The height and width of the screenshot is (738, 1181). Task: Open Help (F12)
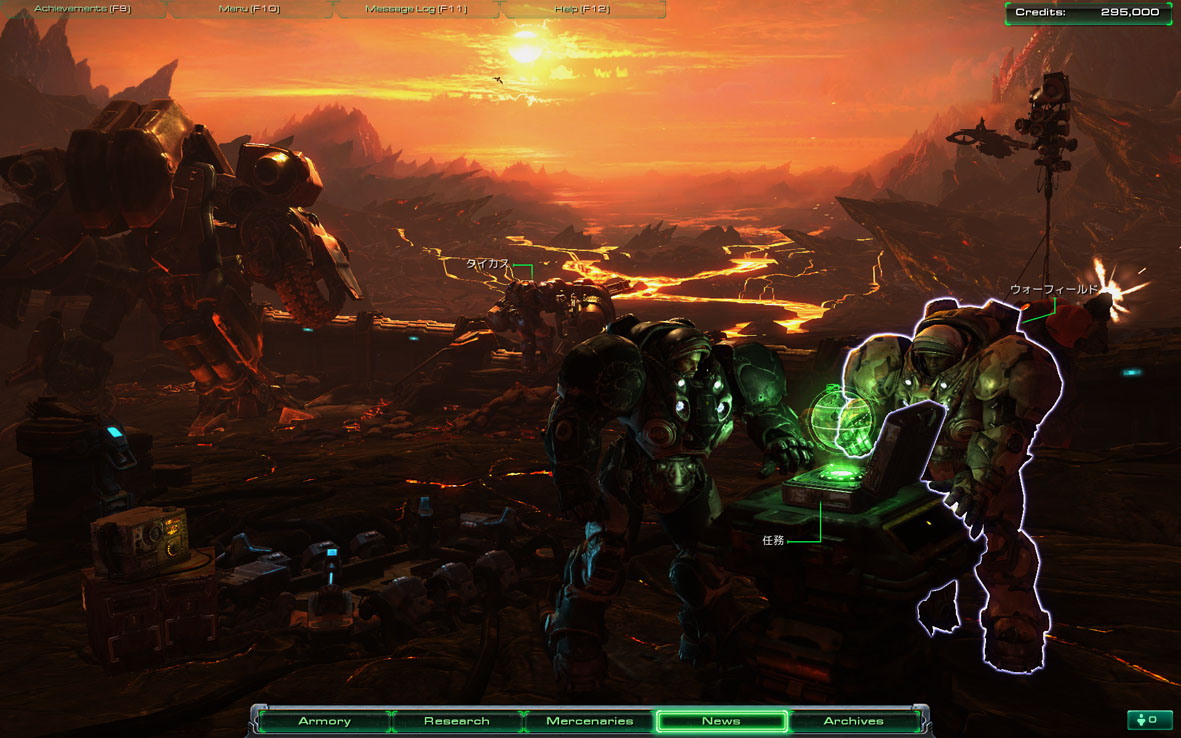pyautogui.click(x=582, y=9)
